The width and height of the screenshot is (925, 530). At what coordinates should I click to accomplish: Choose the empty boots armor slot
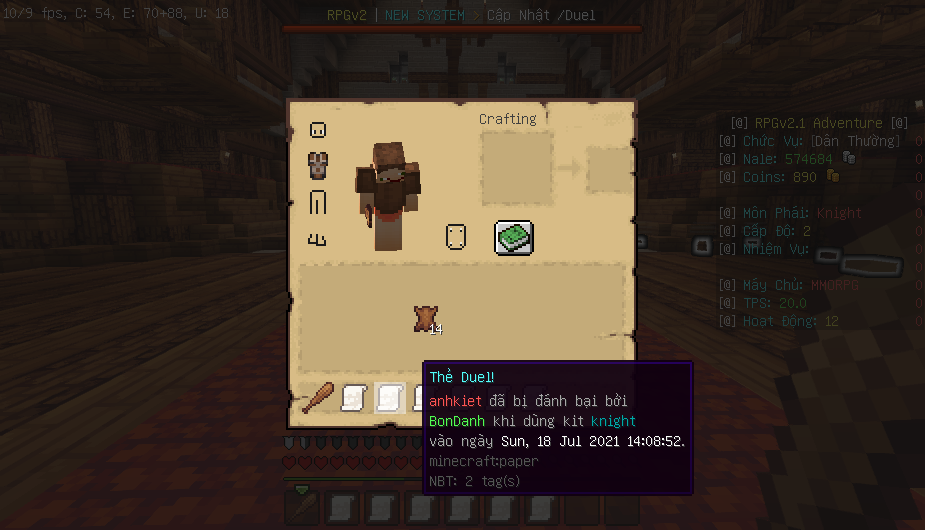[318, 239]
